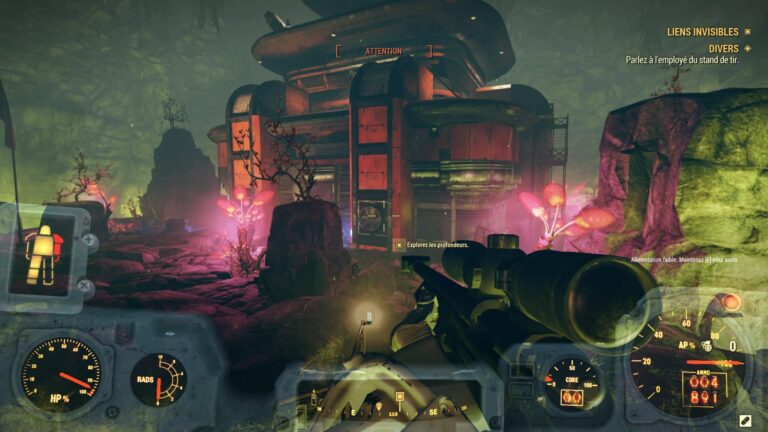Viewport: 768px width, 432px height.
Task: Select the Divers quest category entry
Action: tap(722, 47)
